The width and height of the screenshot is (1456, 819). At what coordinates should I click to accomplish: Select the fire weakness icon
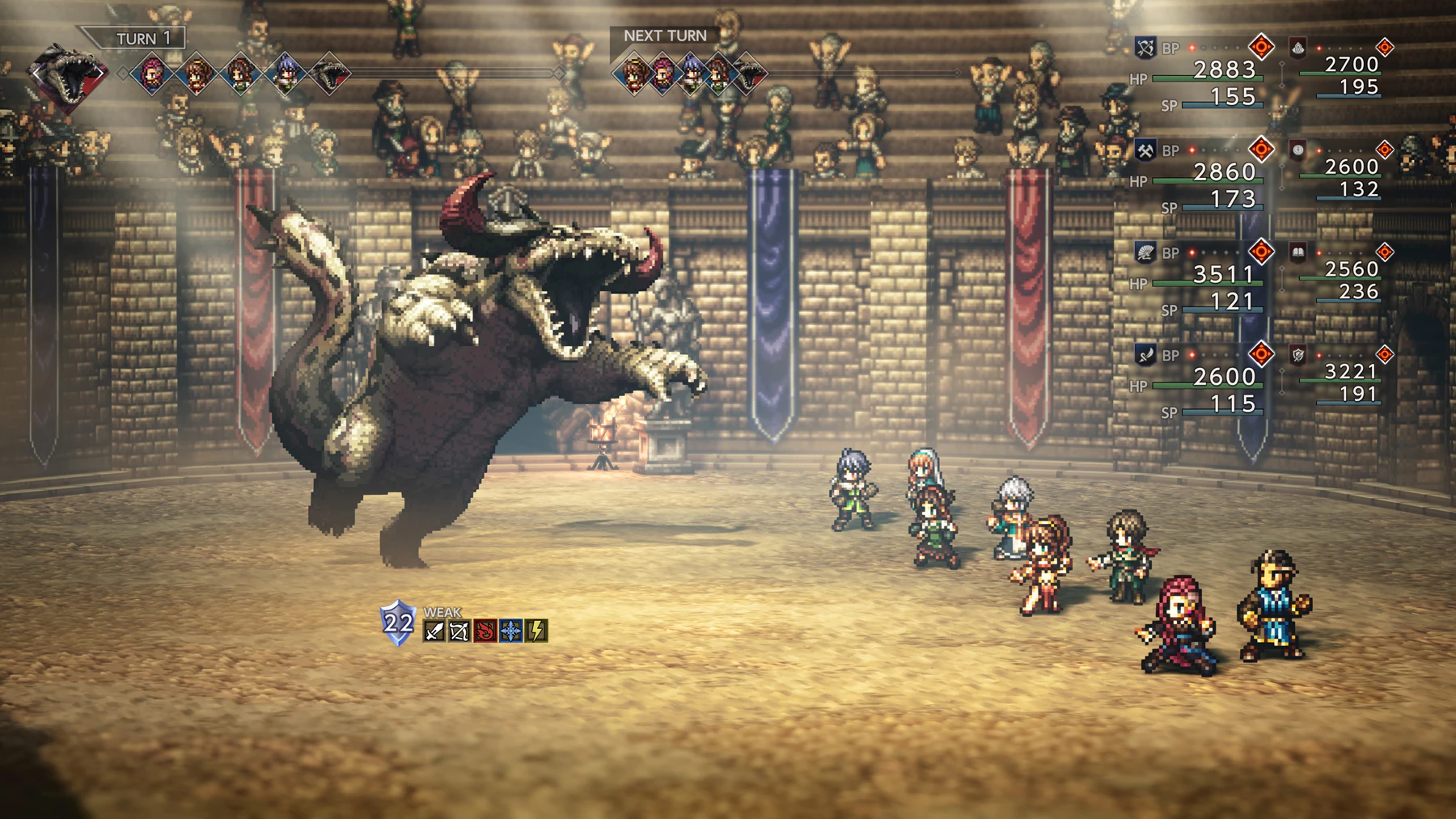(485, 631)
